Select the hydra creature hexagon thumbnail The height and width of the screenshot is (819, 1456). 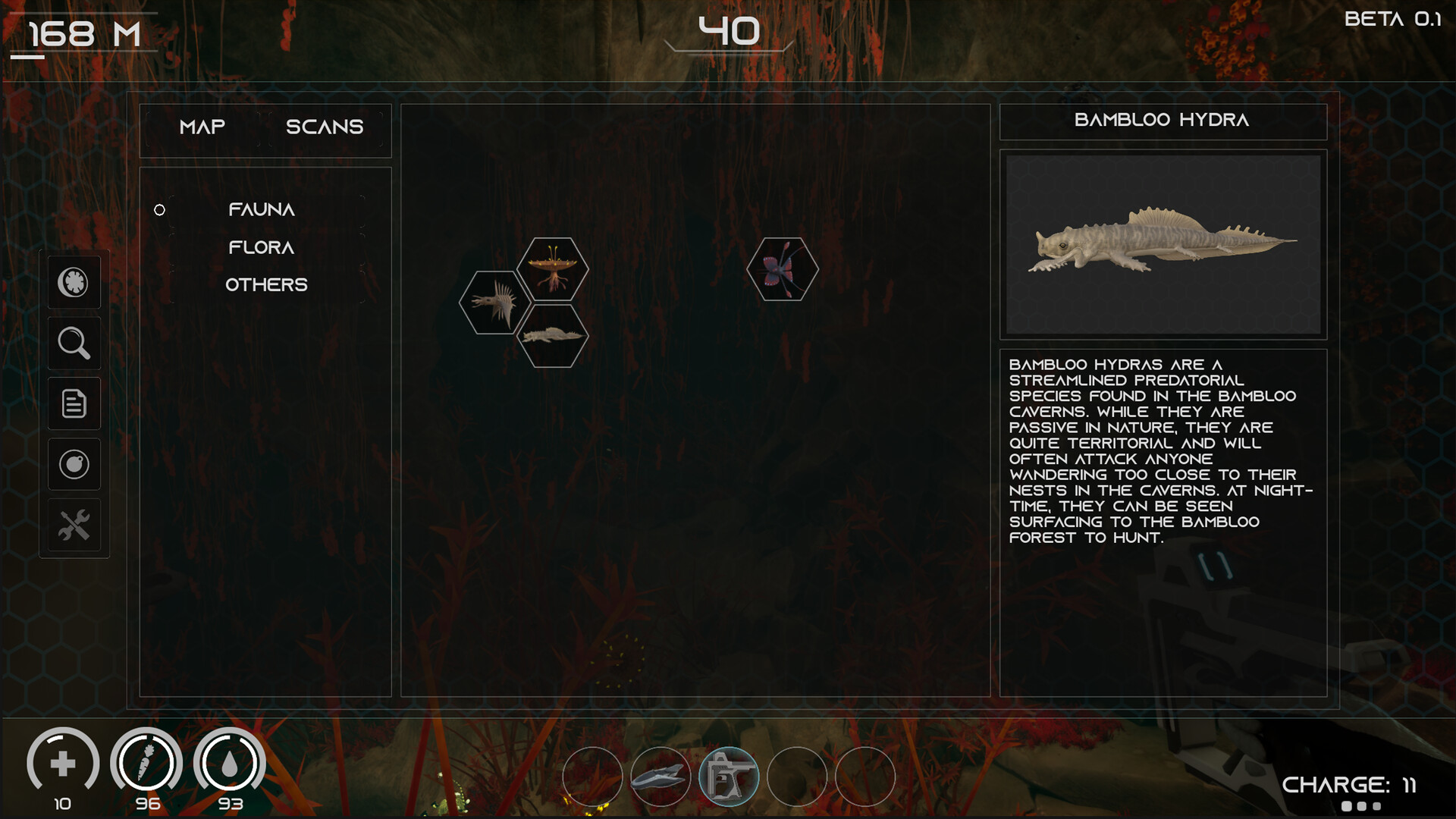point(552,336)
